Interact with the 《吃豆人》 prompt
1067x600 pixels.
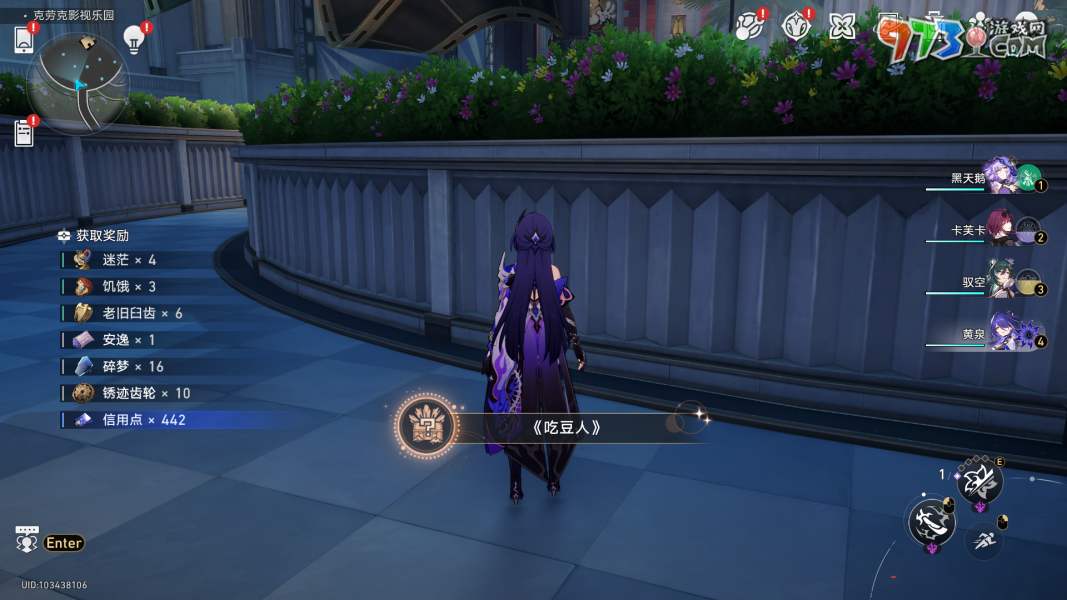[x=567, y=428]
